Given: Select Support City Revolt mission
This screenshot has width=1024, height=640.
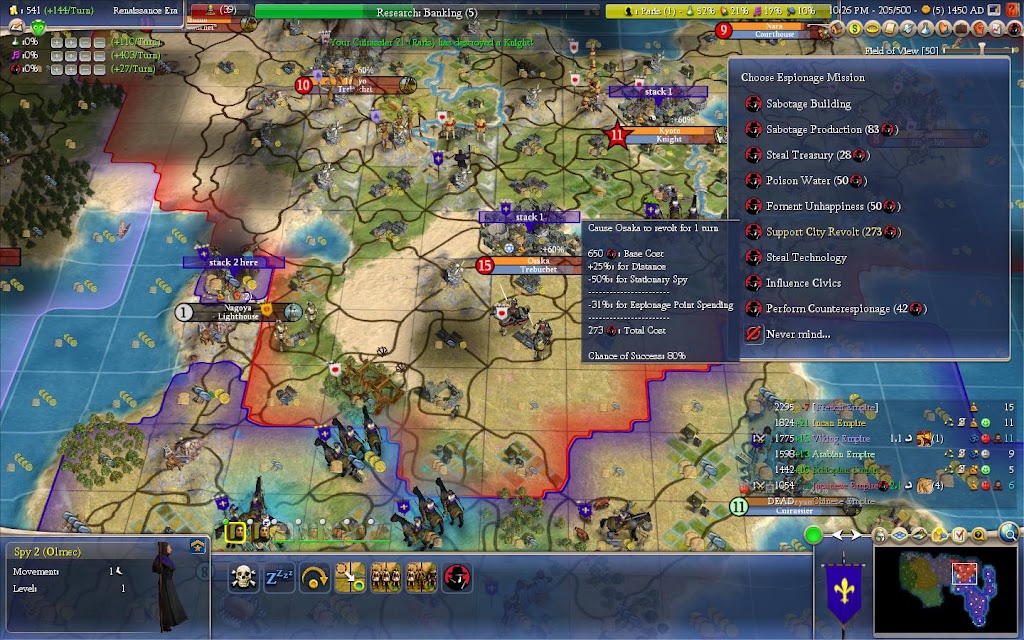Looking at the screenshot, I should tap(818, 232).
